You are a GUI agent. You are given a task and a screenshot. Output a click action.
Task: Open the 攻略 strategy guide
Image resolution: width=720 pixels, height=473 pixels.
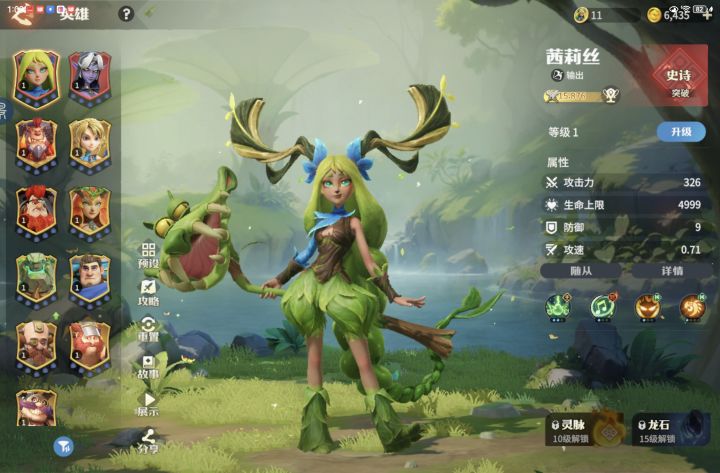[148, 293]
